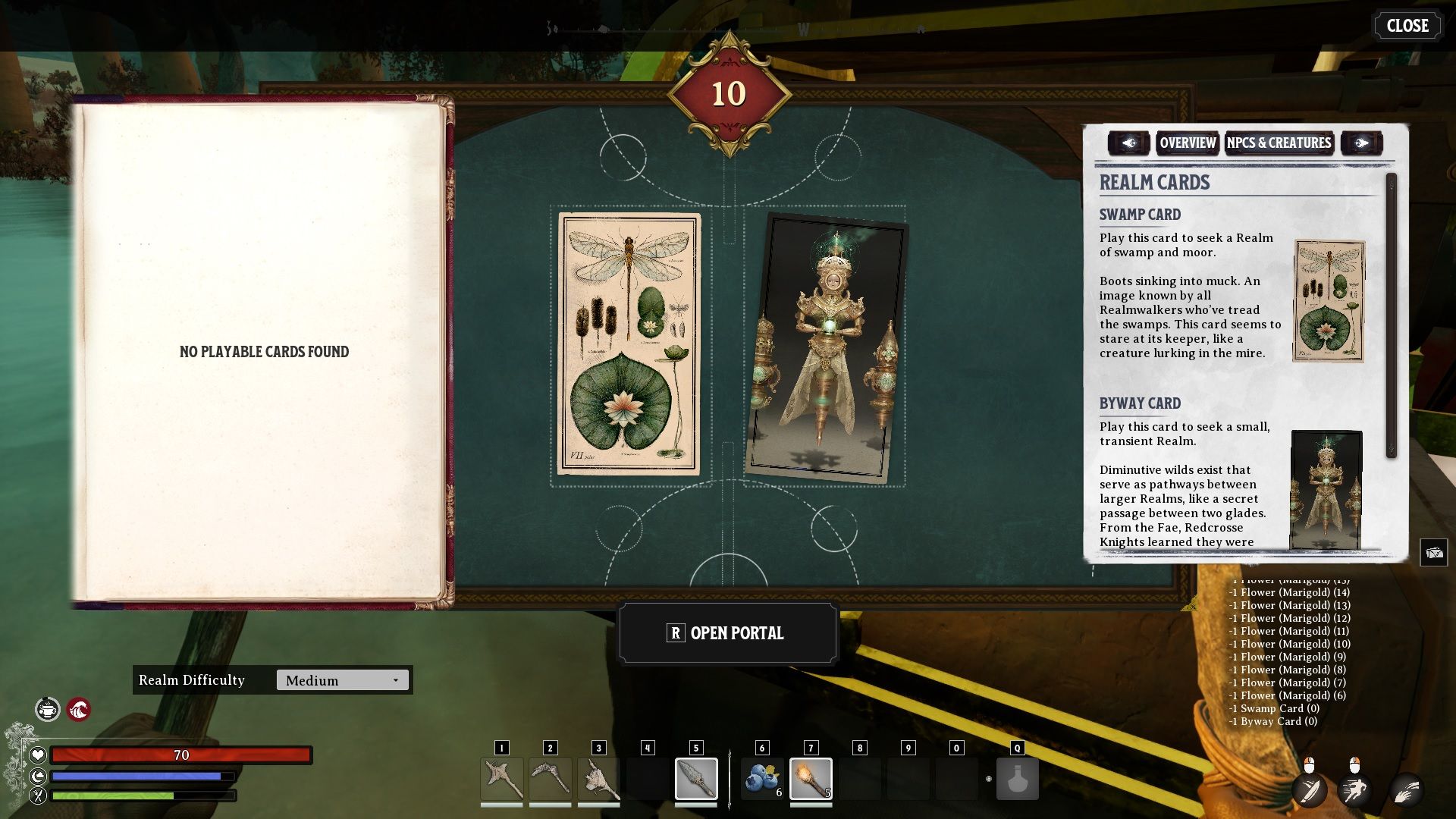Click the red wave status icon
This screenshot has width=1456, height=819.
[79, 710]
